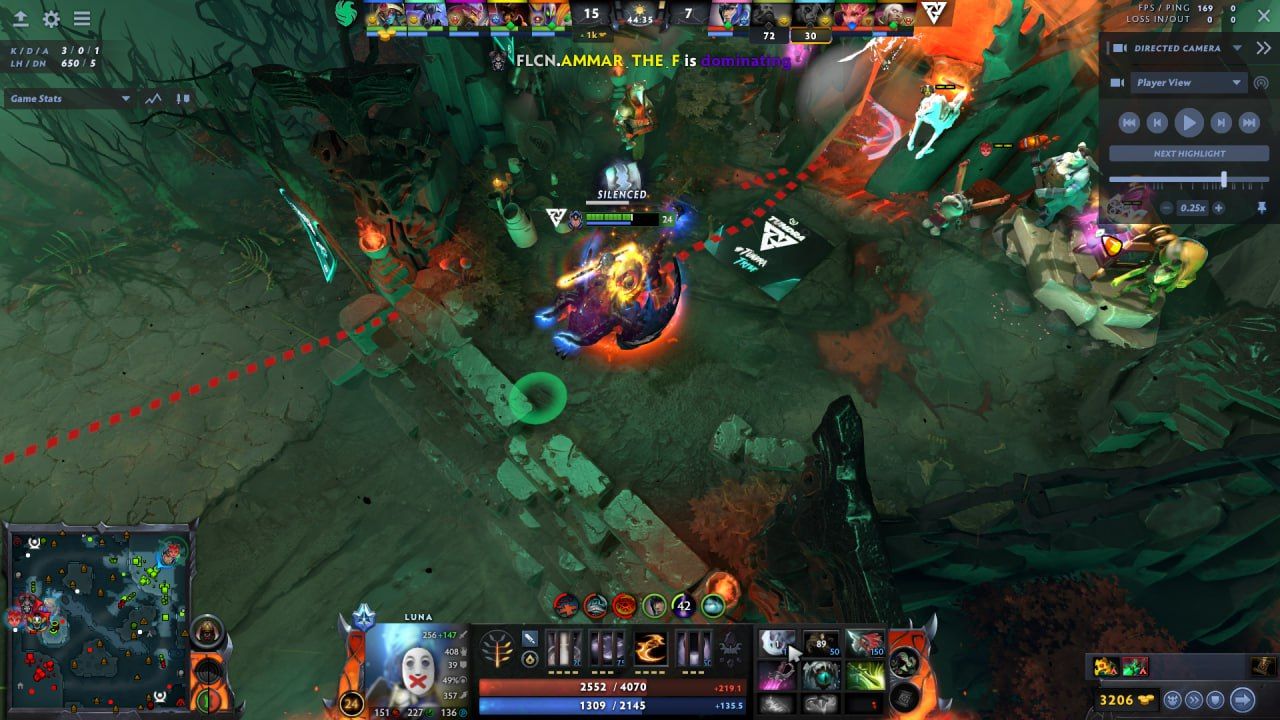Click the replay timeline slider handle
This screenshot has width=1280, height=720.
coord(1223,179)
